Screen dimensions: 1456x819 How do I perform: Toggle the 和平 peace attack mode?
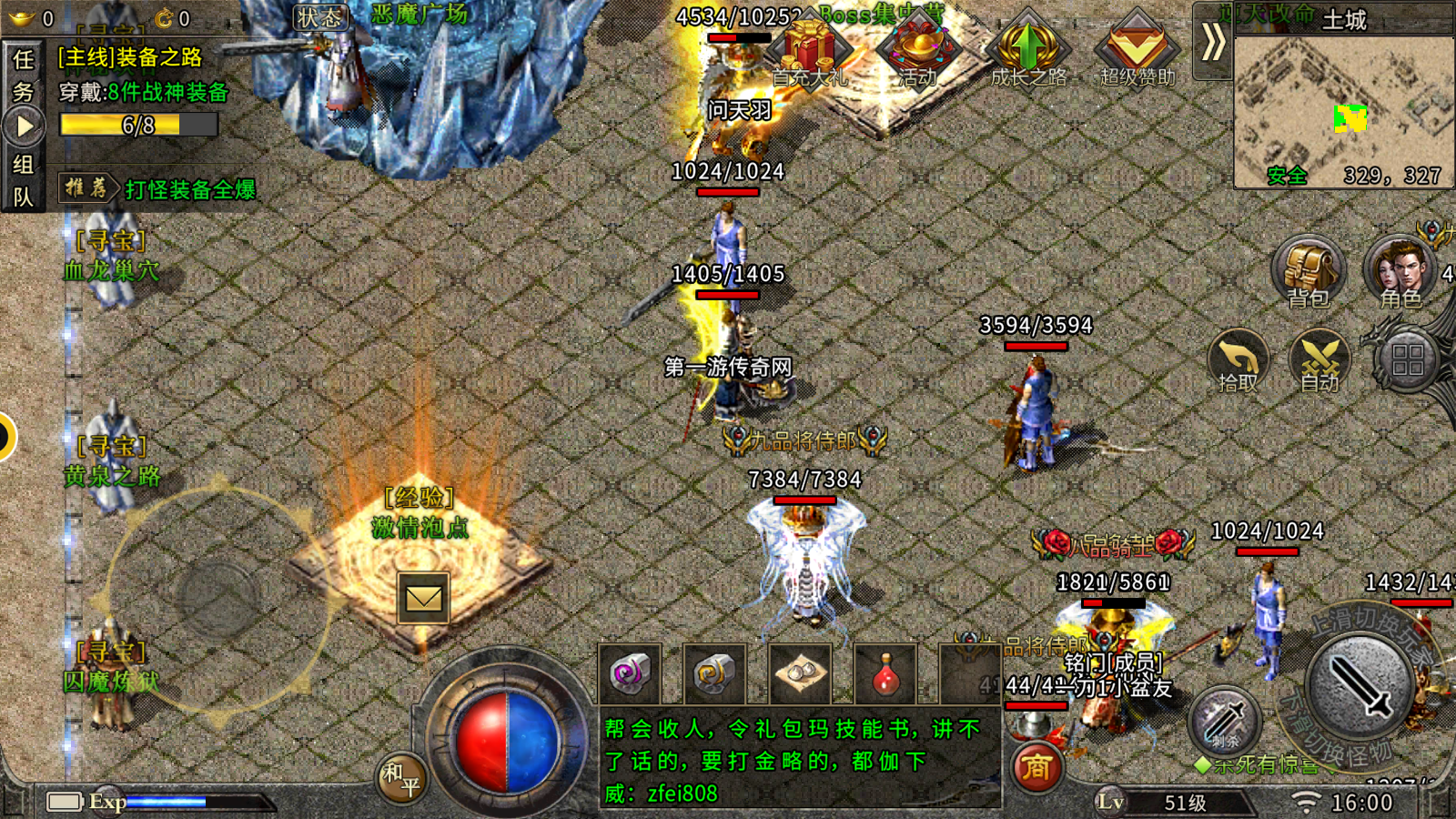401,778
